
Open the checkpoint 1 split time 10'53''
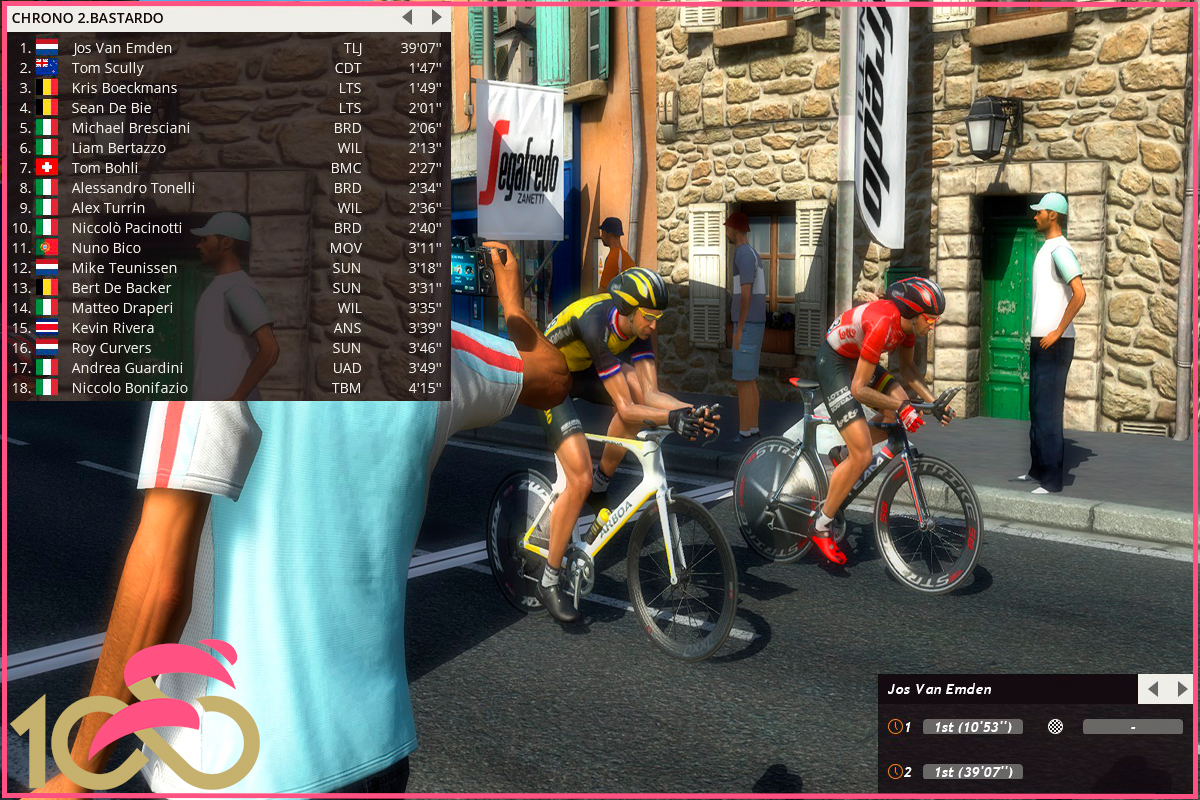(x=972, y=727)
